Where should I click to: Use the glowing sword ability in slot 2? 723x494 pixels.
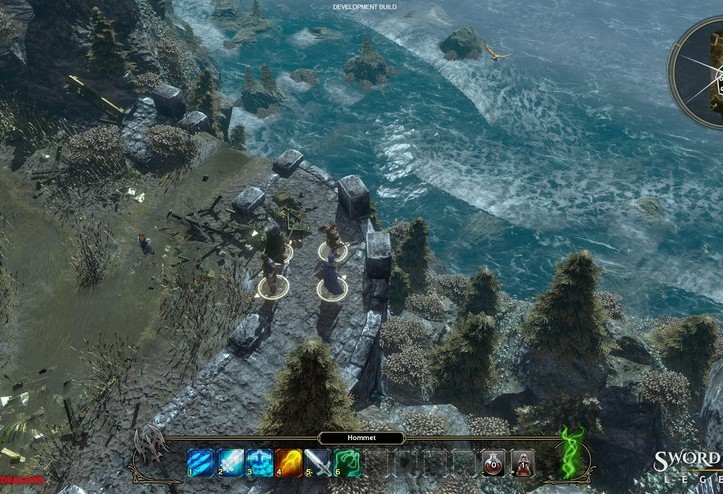pos(230,462)
